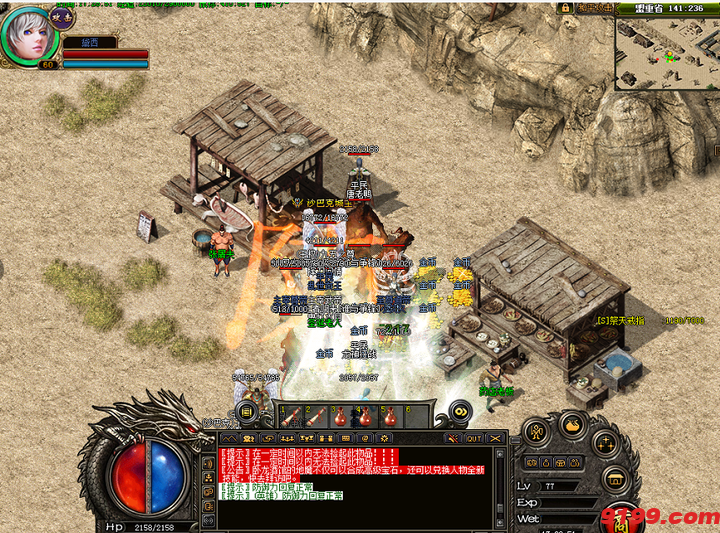Toggle the lock icon beside the minimap
The width and height of the screenshot is (720, 533).
[565, 7]
